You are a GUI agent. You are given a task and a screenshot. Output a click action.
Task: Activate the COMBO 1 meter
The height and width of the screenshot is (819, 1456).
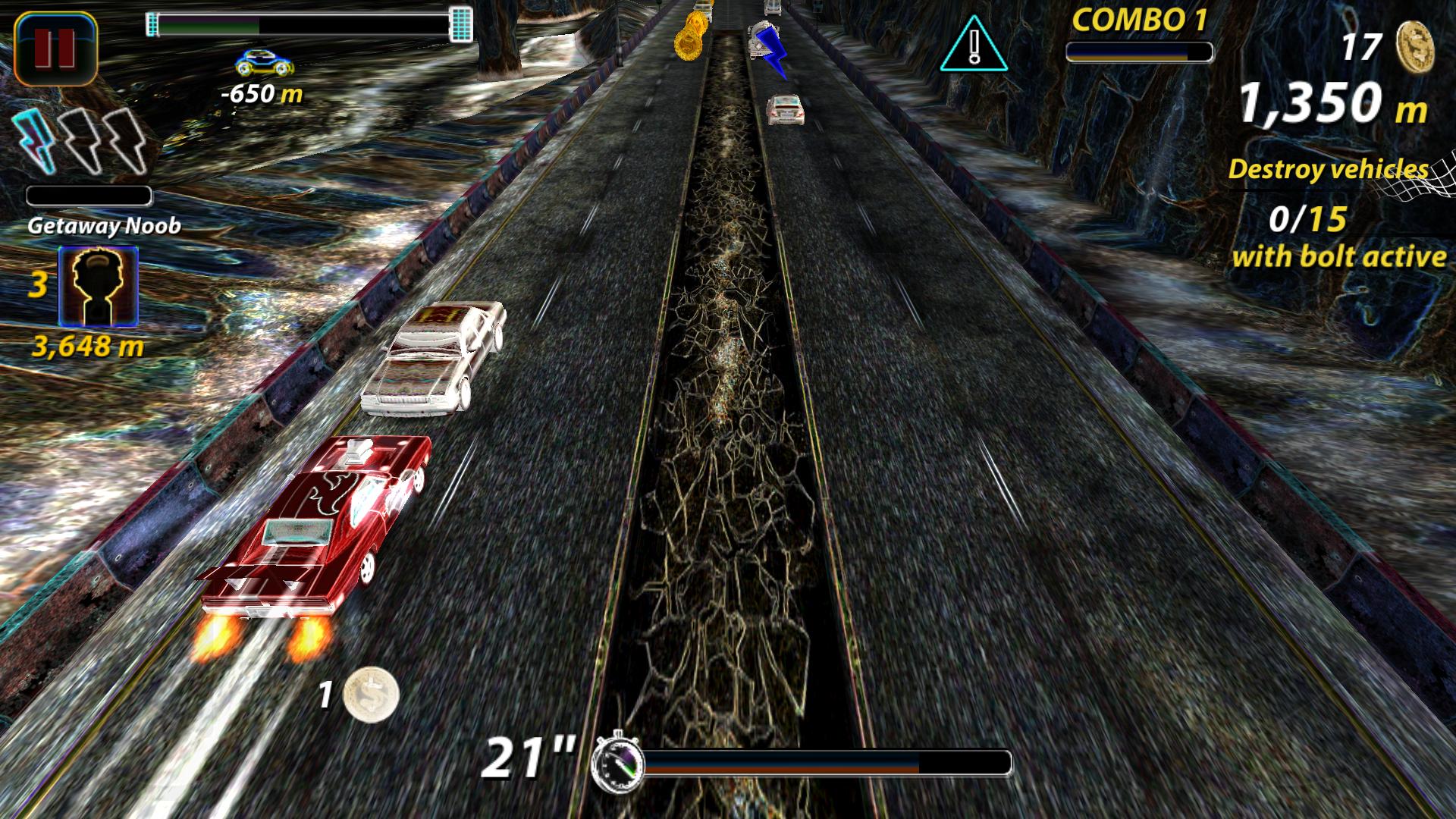click(x=1141, y=53)
